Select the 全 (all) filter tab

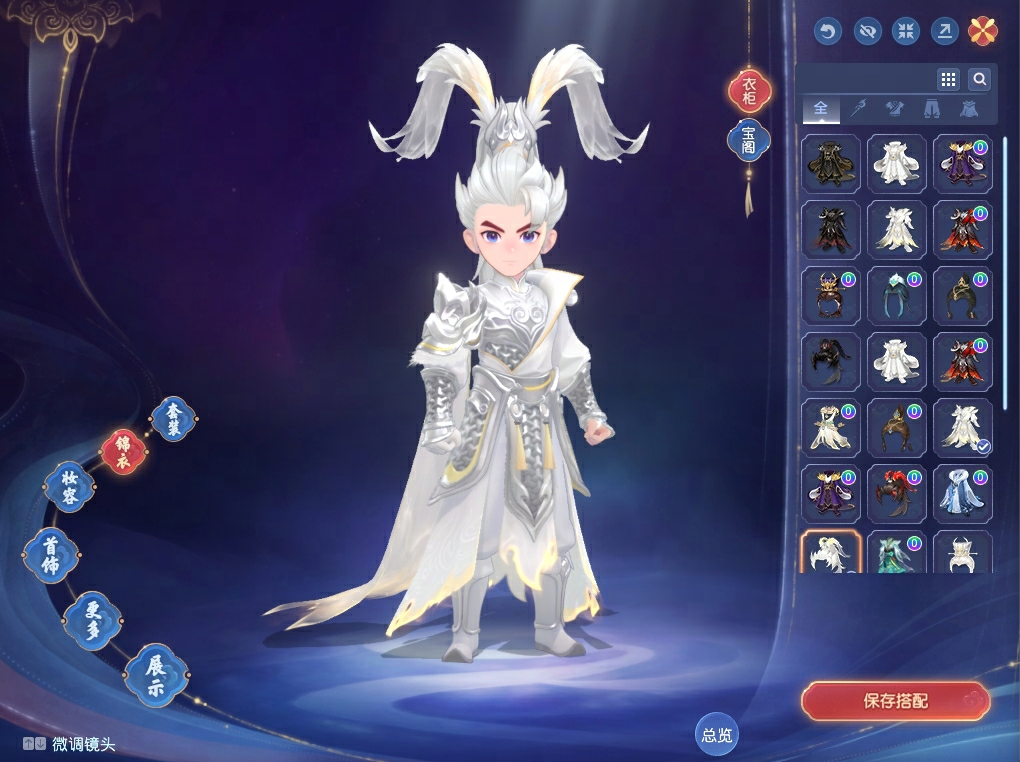tap(821, 108)
